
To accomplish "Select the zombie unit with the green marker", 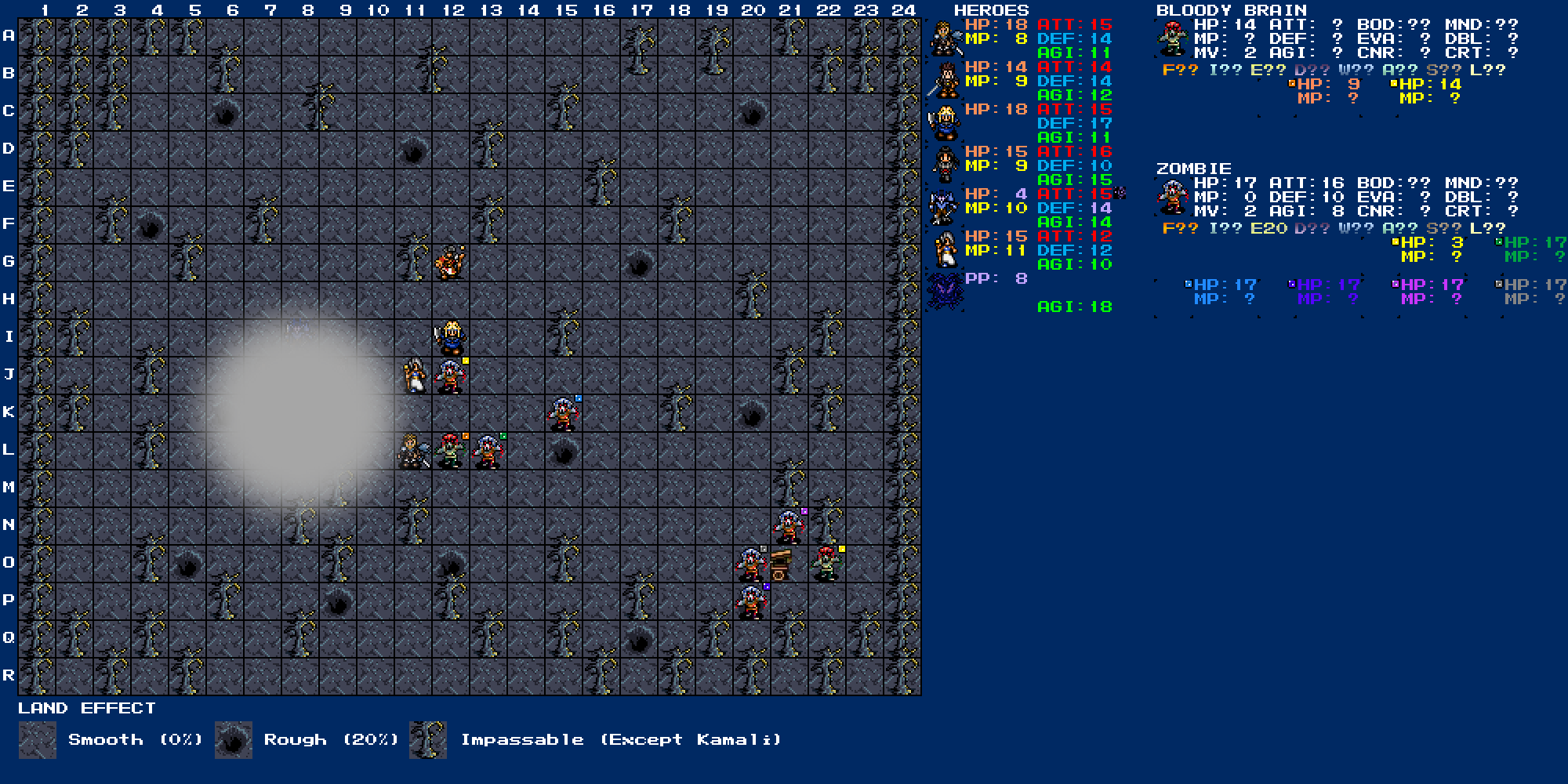I will click(488, 452).
